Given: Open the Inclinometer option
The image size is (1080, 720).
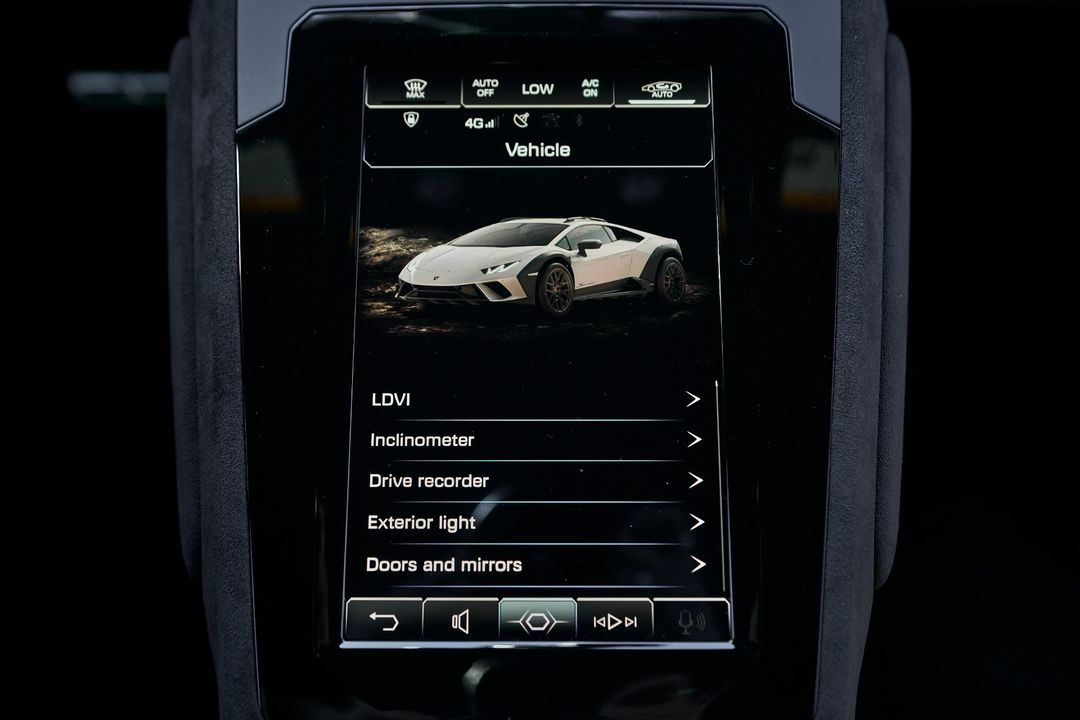Looking at the screenshot, I should click(x=536, y=440).
